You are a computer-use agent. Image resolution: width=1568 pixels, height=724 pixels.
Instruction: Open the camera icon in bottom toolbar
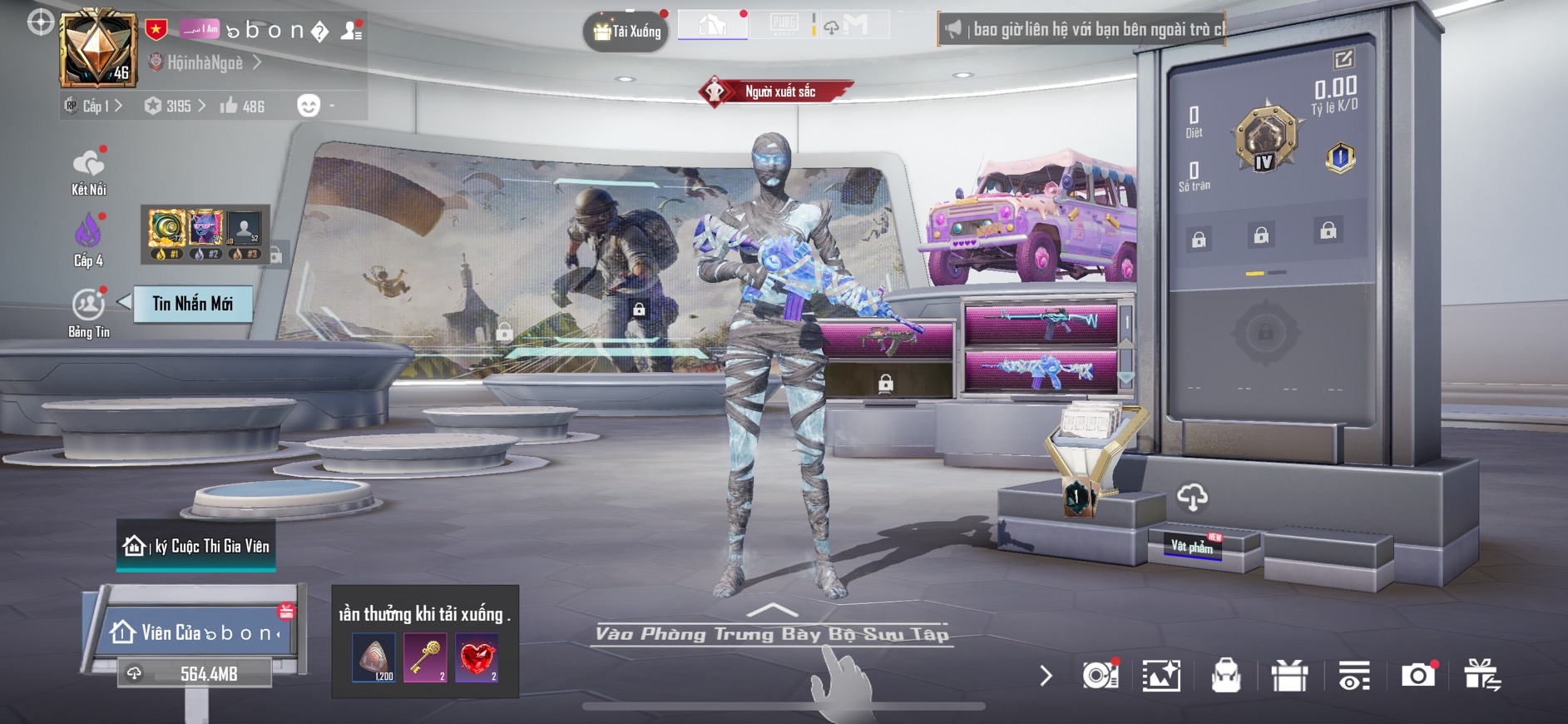(1417, 675)
